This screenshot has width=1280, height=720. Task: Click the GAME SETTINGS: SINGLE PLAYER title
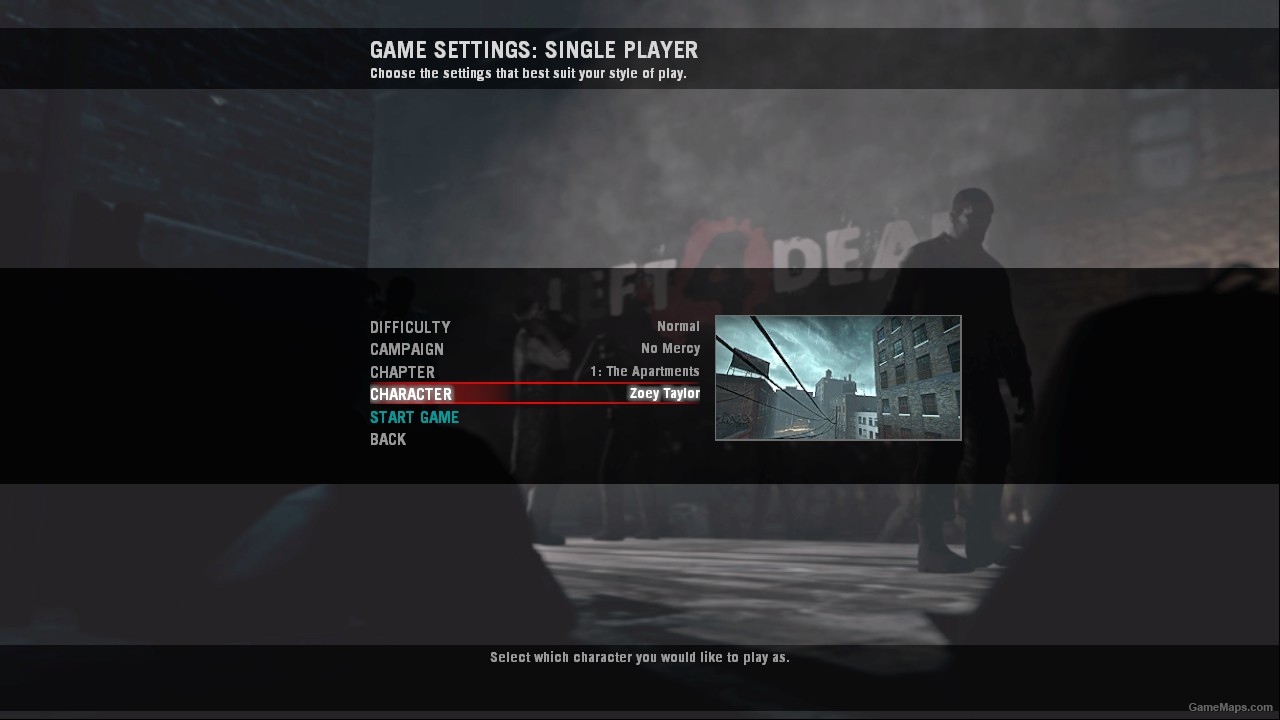coord(534,50)
